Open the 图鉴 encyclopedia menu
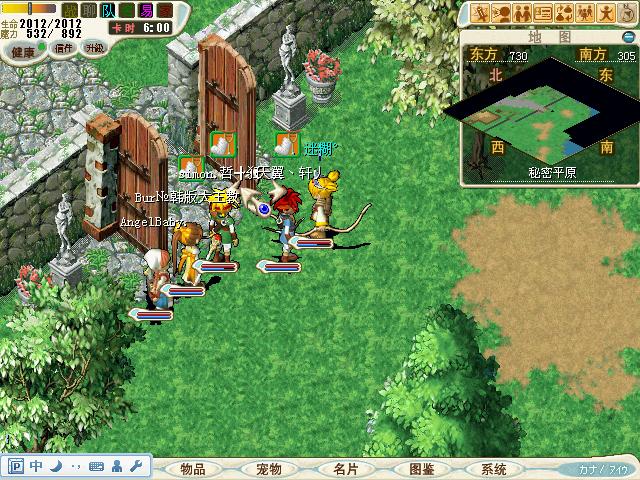This screenshot has width=640, height=480. 421,469
